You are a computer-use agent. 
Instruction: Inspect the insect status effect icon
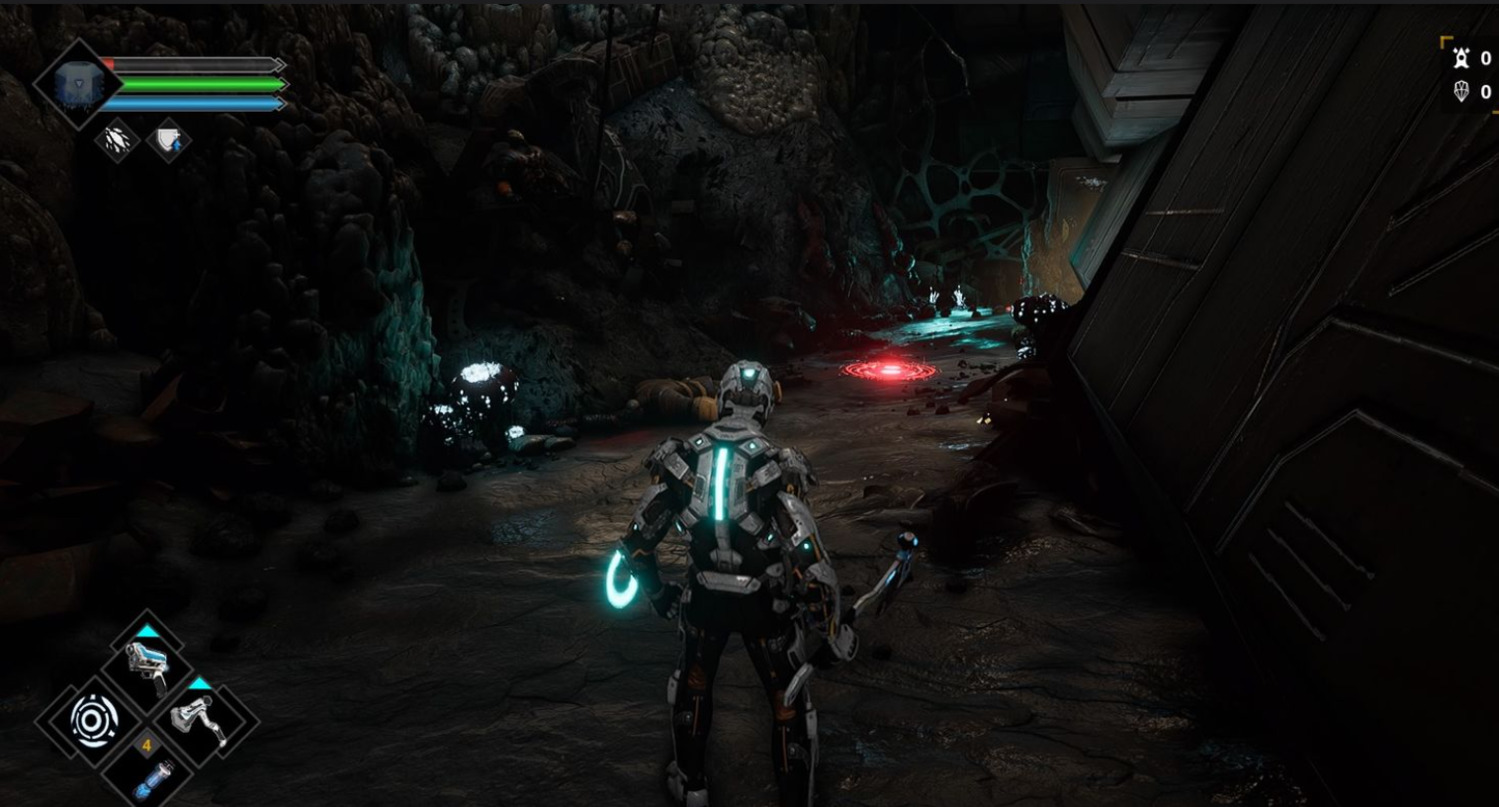pos(117,141)
